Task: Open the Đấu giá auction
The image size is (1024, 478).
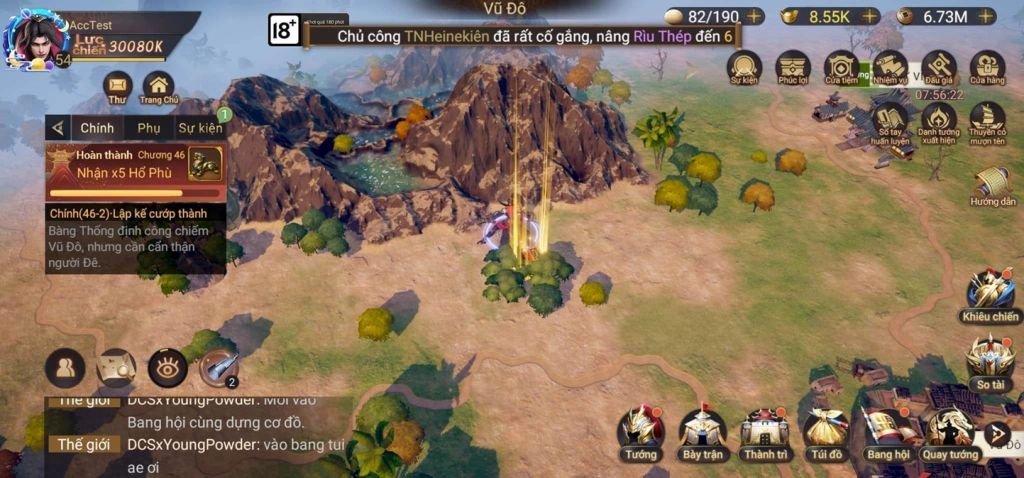Action: [939, 67]
